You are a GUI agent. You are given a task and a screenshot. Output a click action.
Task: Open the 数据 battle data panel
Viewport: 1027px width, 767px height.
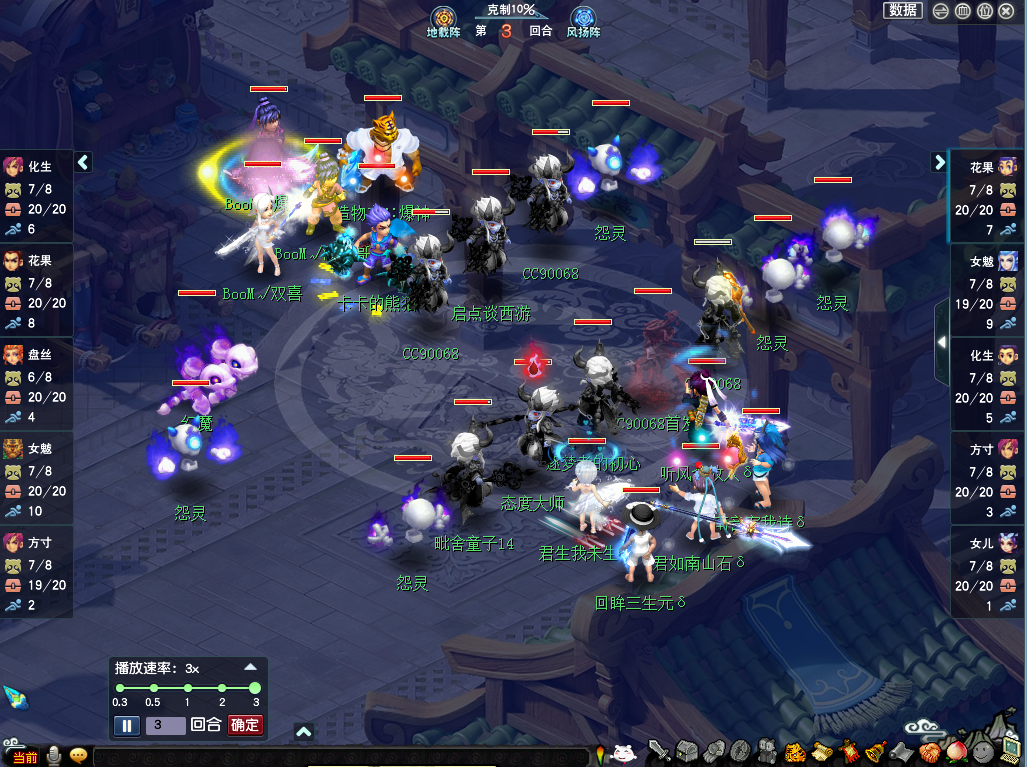[x=903, y=11]
